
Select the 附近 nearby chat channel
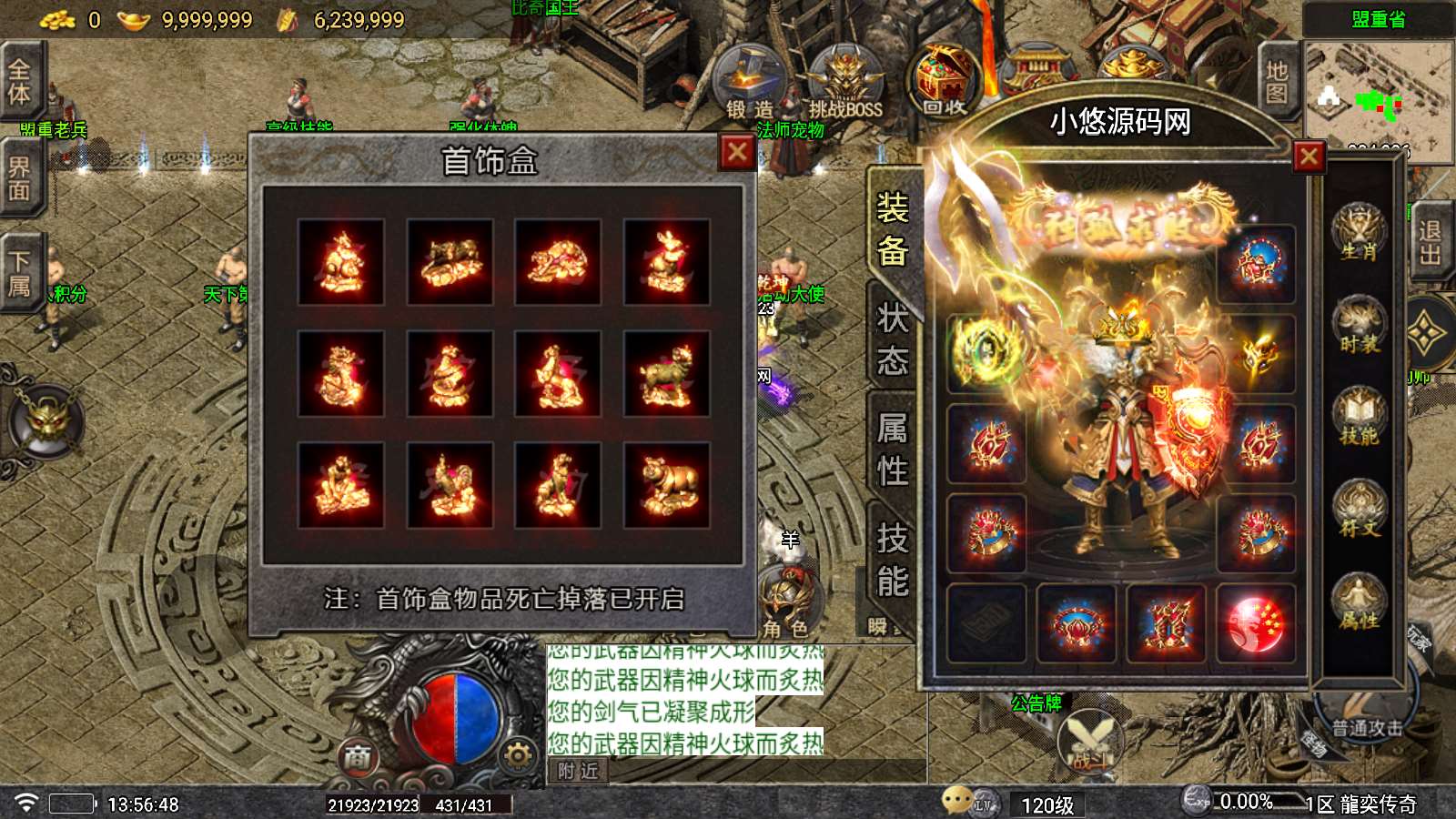[579, 771]
